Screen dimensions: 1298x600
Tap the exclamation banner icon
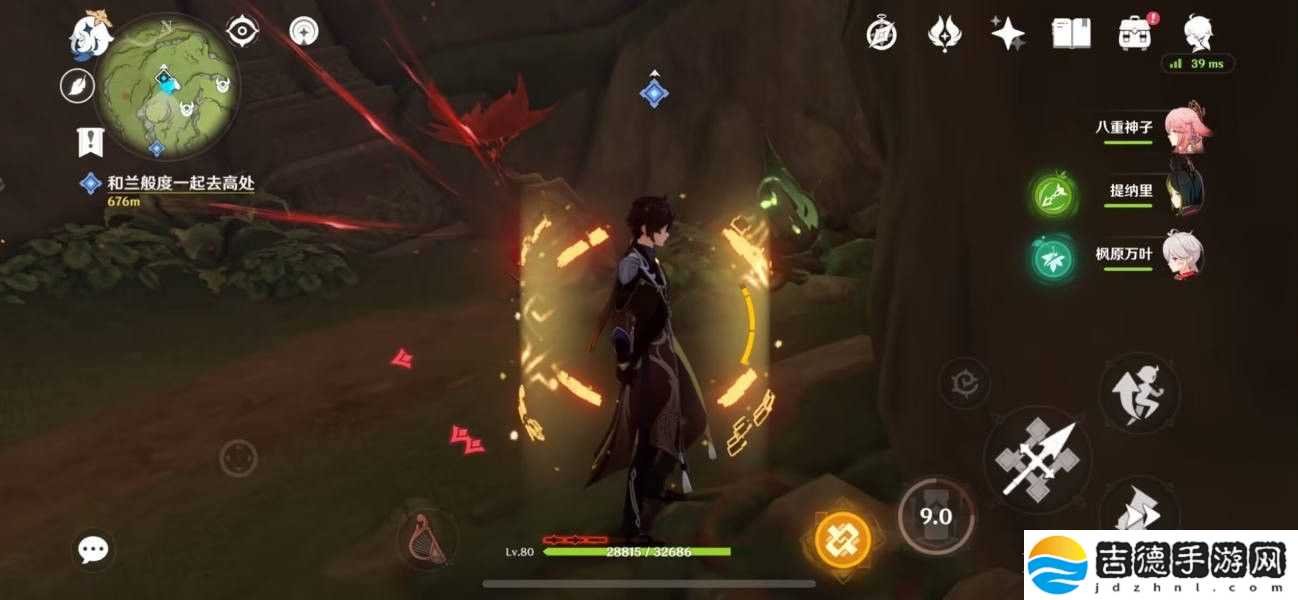click(x=91, y=141)
